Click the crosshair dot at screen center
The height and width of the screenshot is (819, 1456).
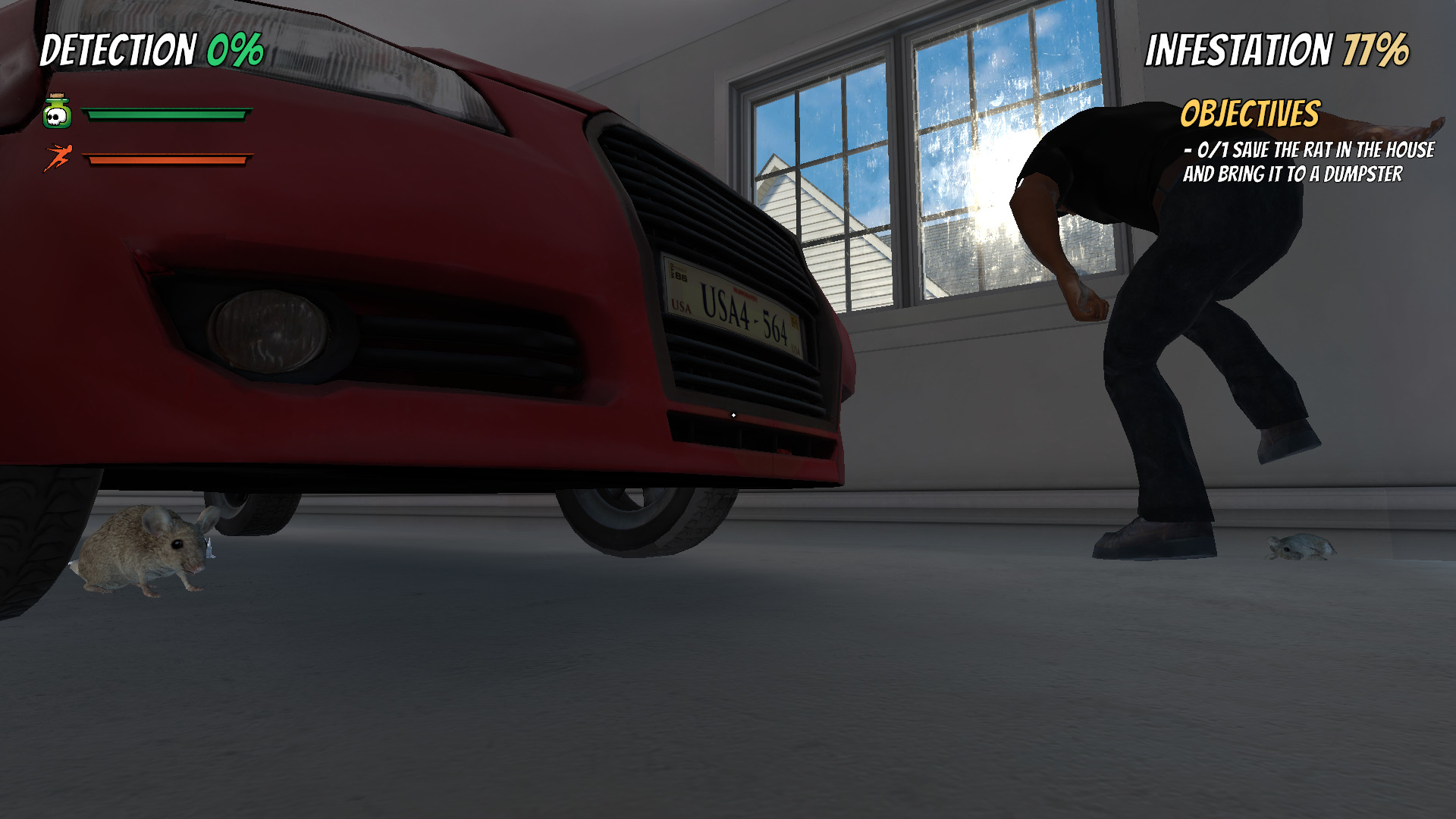[x=734, y=415]
